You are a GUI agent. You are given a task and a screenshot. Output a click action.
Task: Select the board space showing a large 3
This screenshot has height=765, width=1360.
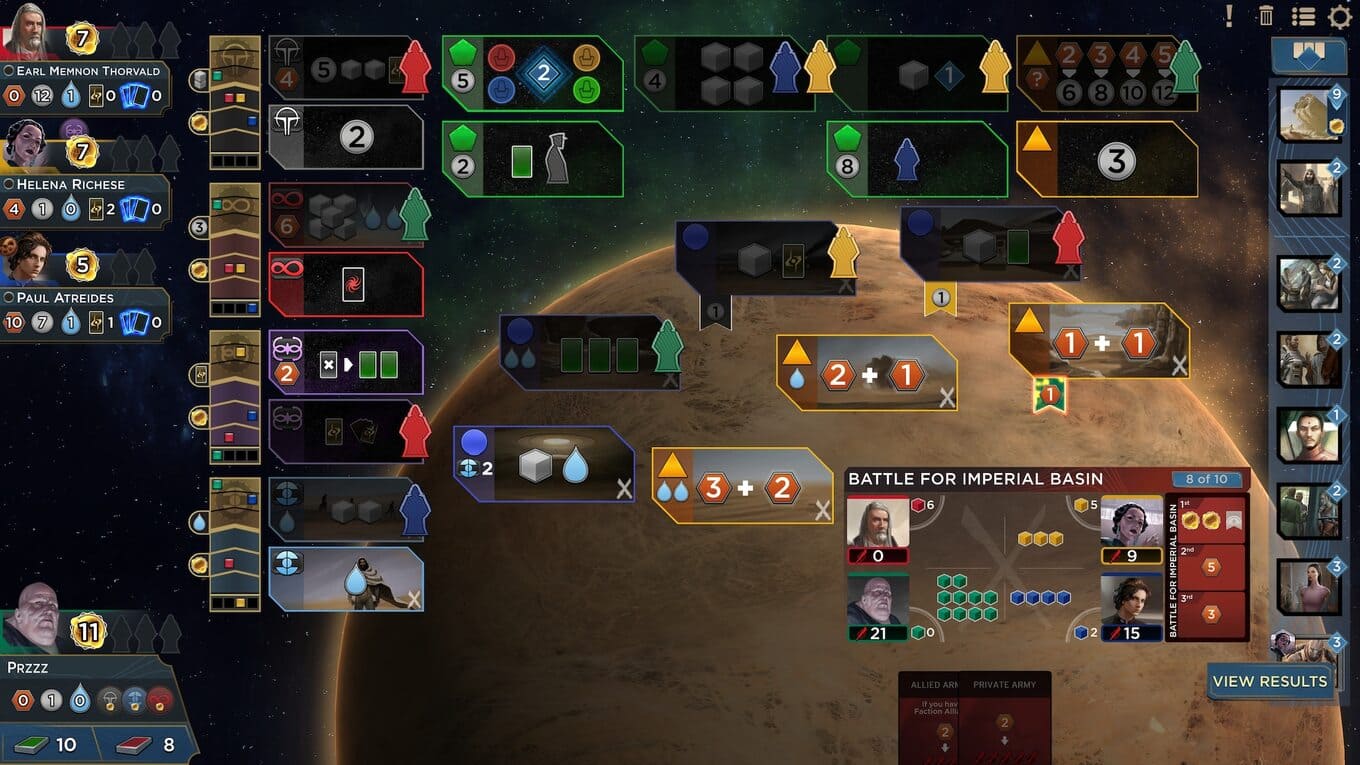(x=1107, y=160)
